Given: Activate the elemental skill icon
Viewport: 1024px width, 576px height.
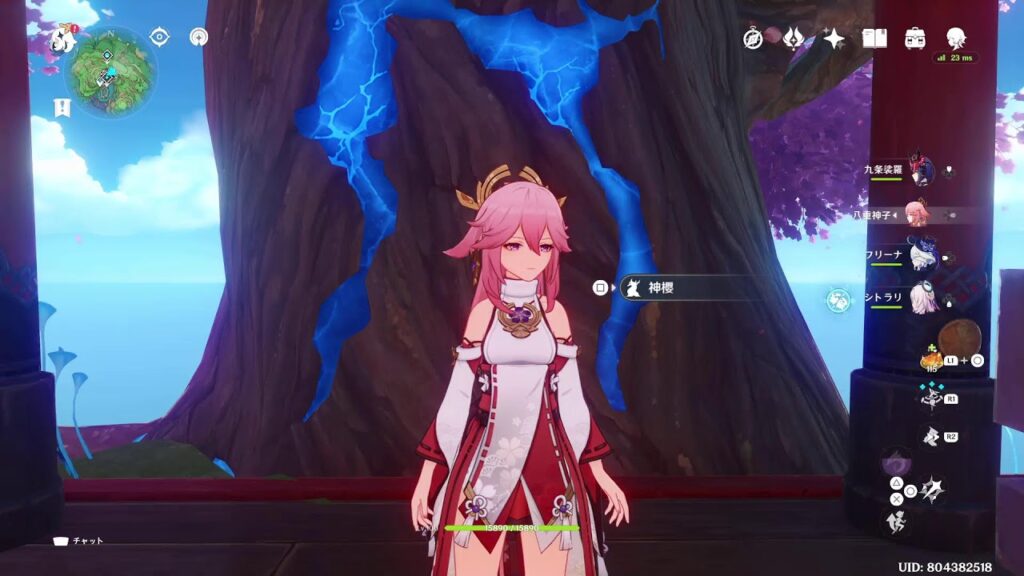Looking at the screenshot, I should click(929, 397).
